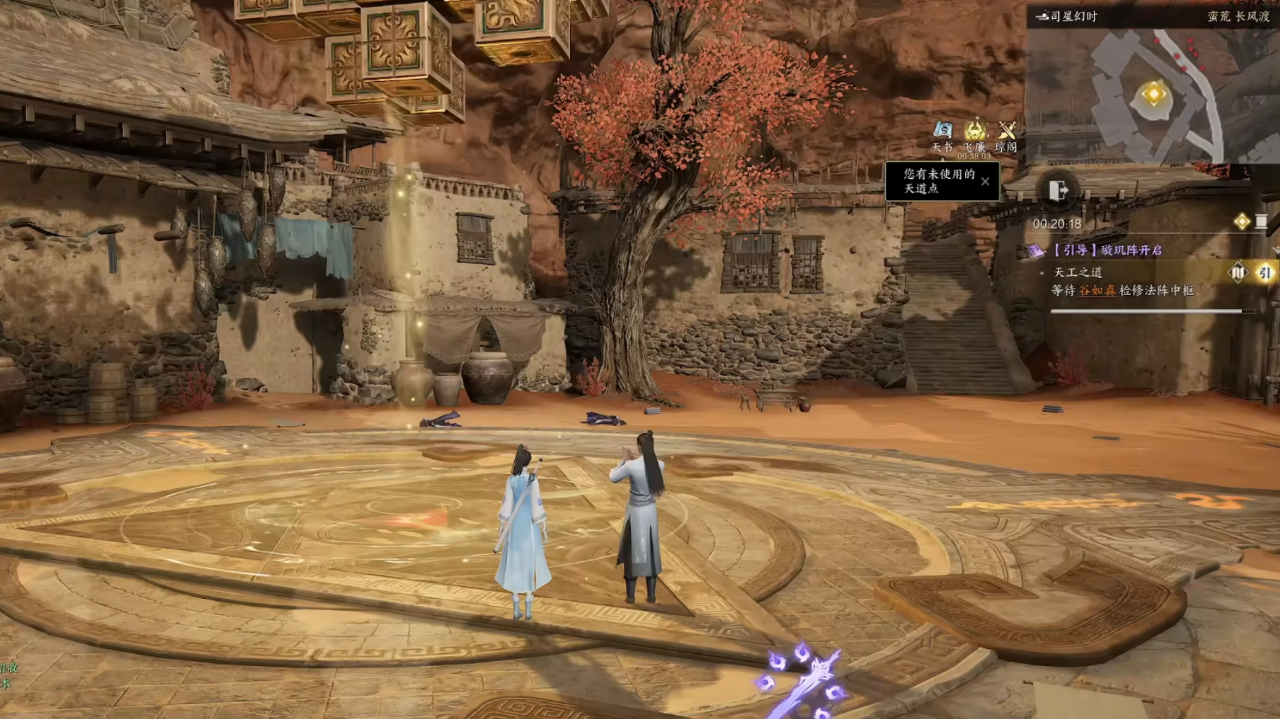Click the exit door icon
The height and width of the screenshot is (719, 1280).
[x=1059, y=190]
